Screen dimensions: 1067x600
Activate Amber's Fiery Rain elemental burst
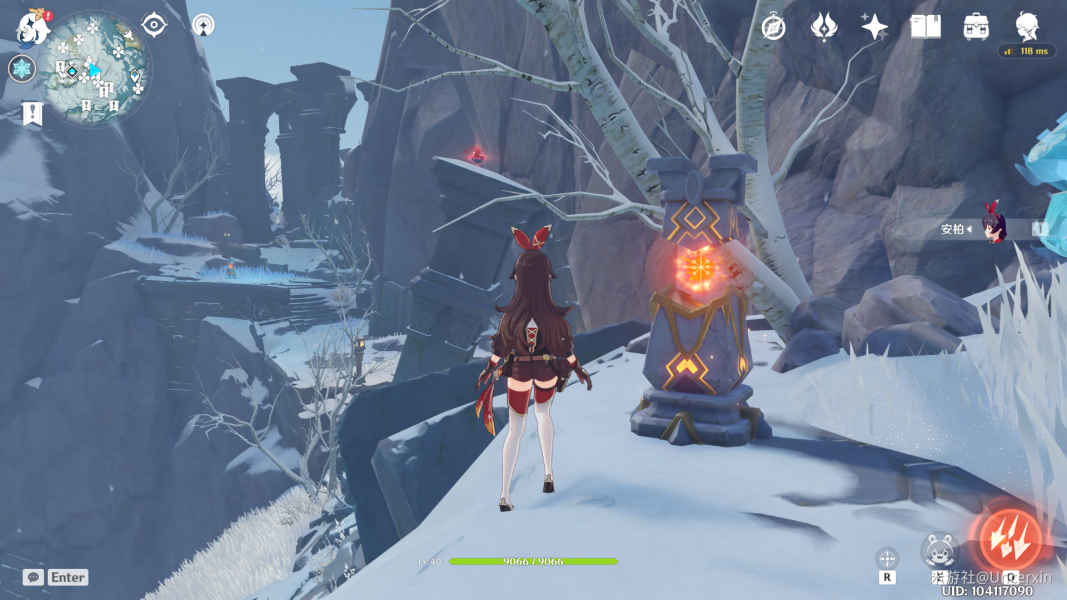(x=1010, y=540)
